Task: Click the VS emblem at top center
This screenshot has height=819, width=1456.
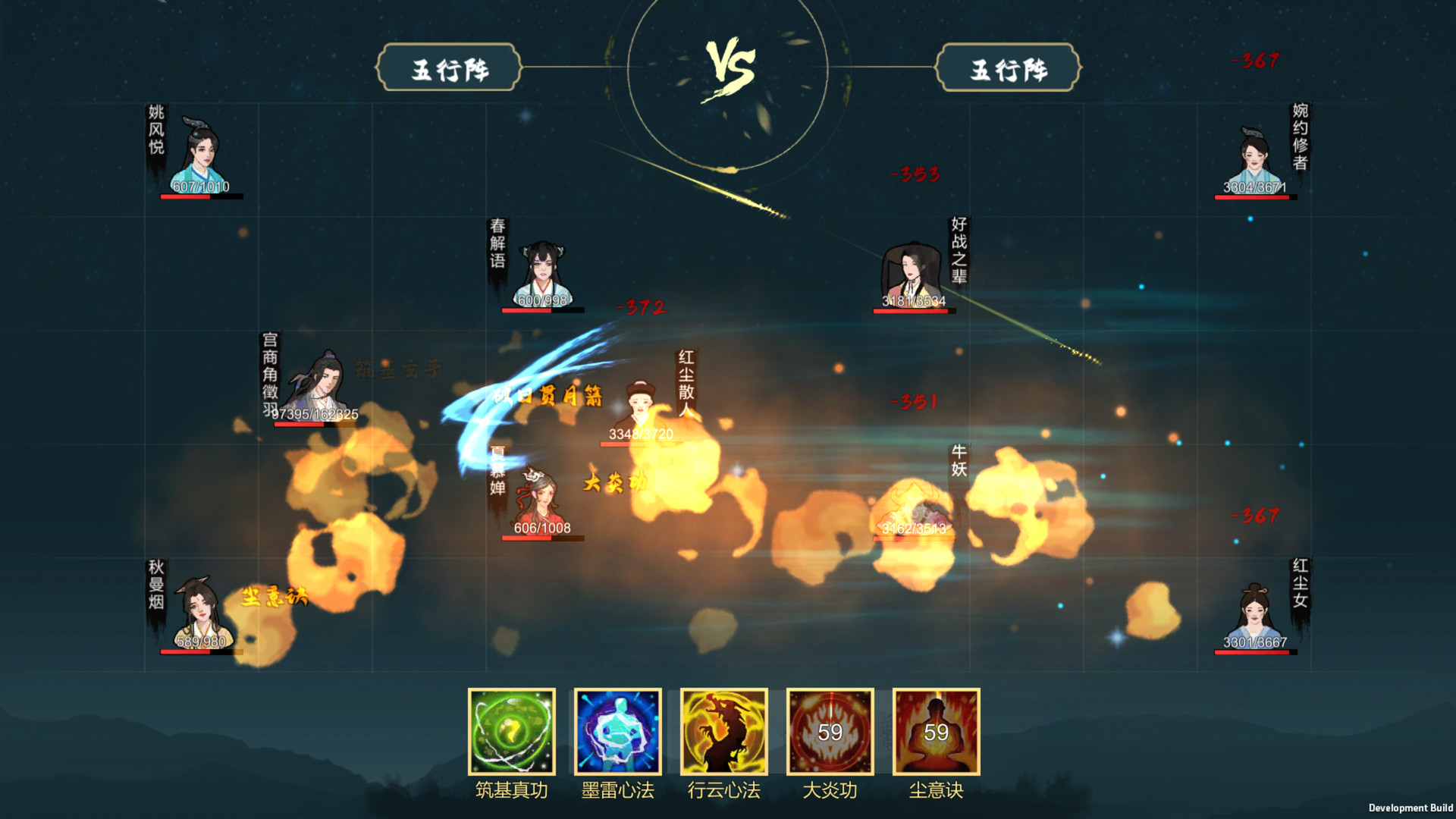Action: coord(730,64)
